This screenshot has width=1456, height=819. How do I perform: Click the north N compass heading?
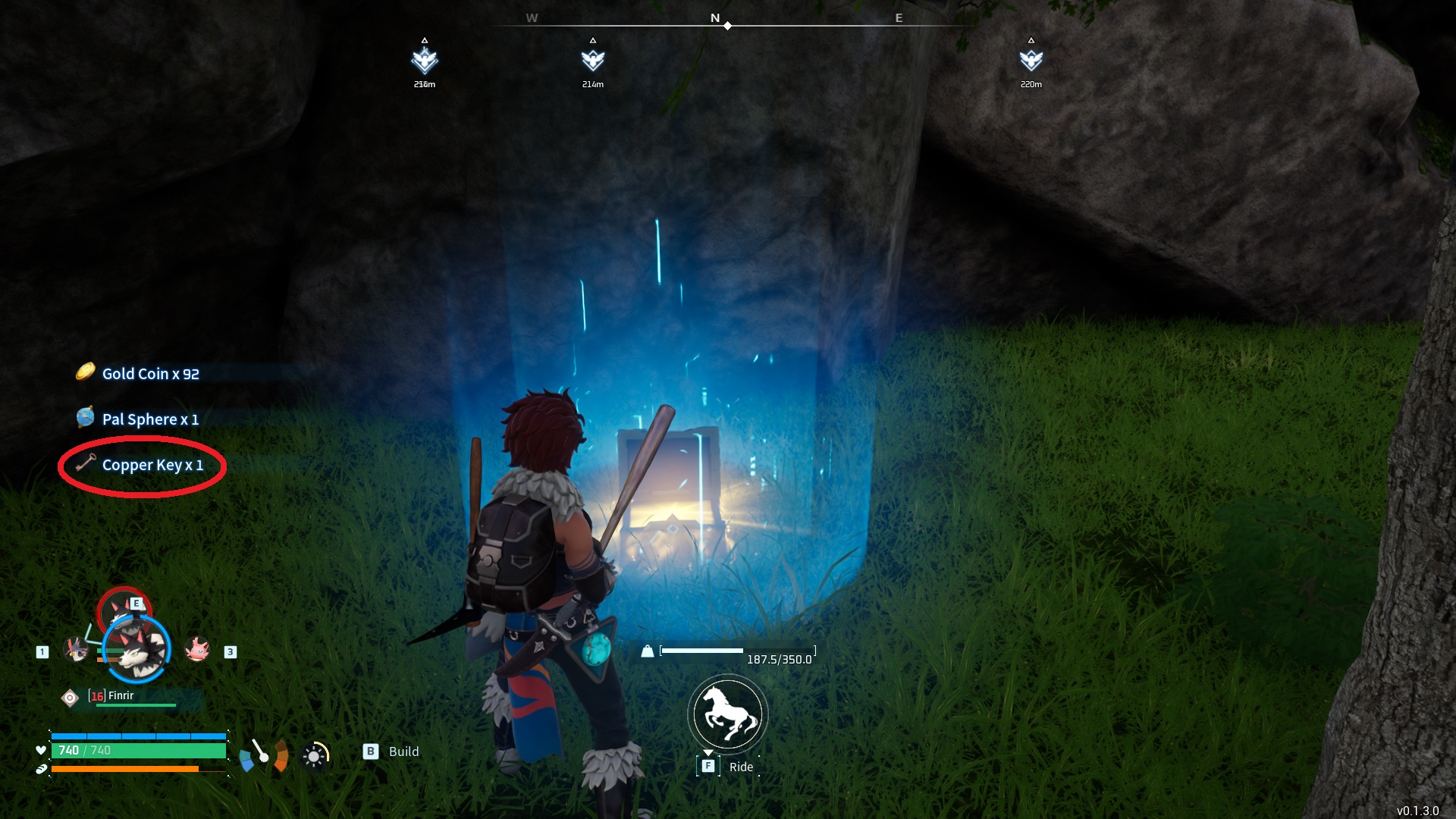pos(714,18)
